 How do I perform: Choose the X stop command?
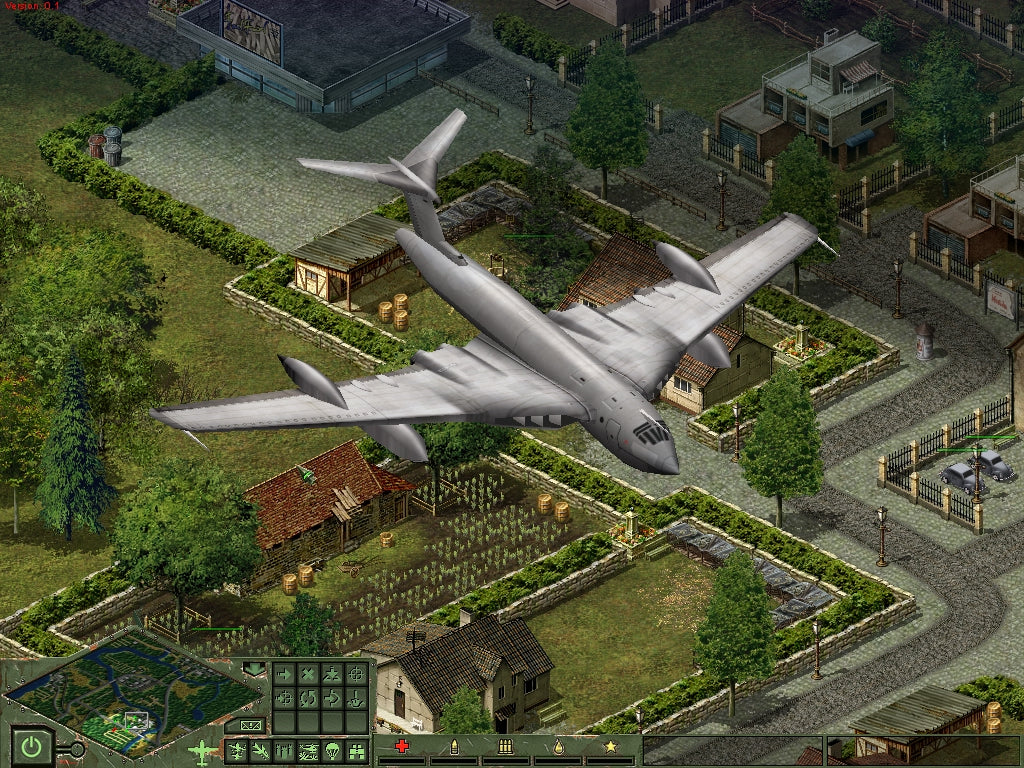tap(308, 674)
